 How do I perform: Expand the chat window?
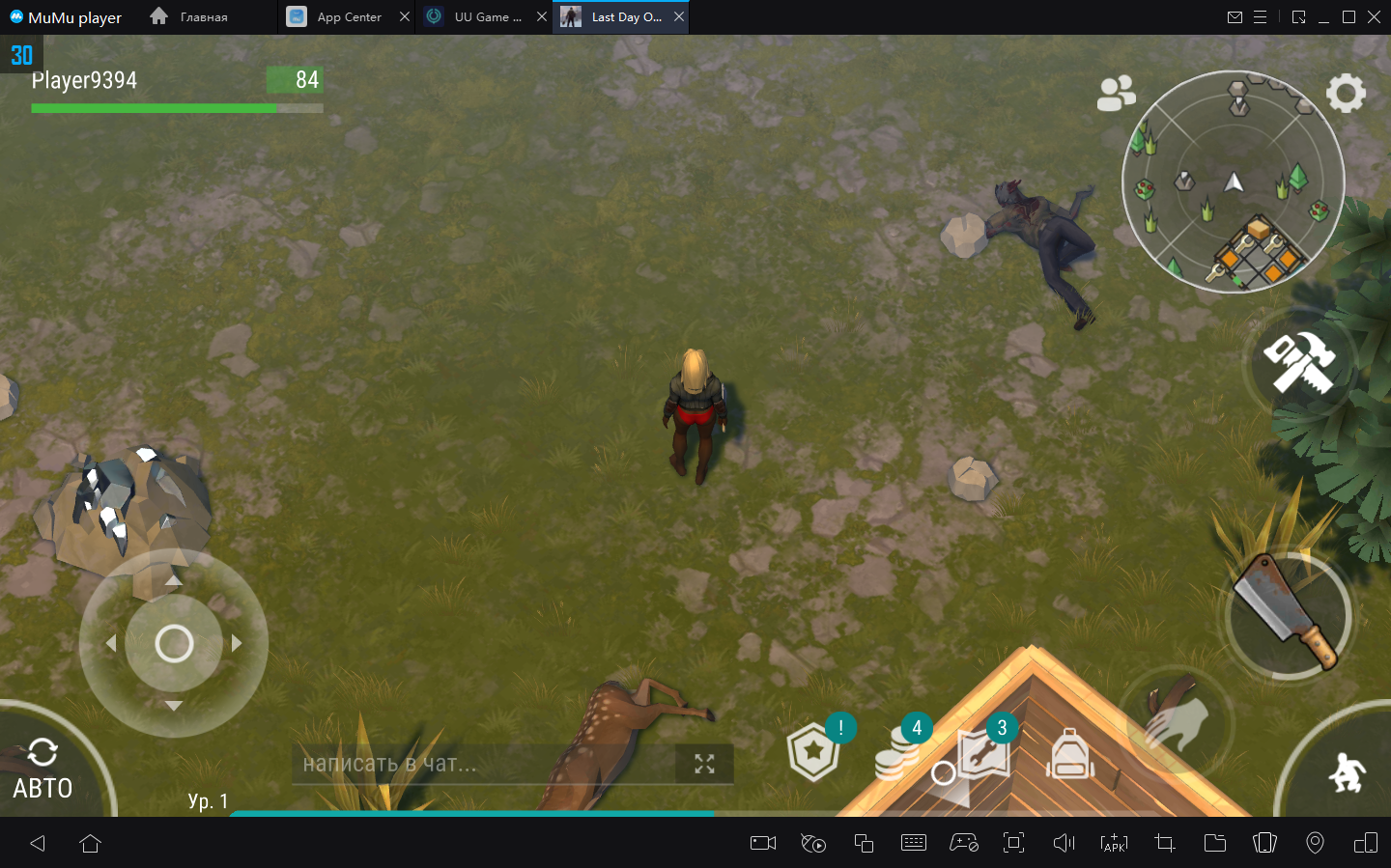click(704, 765)
